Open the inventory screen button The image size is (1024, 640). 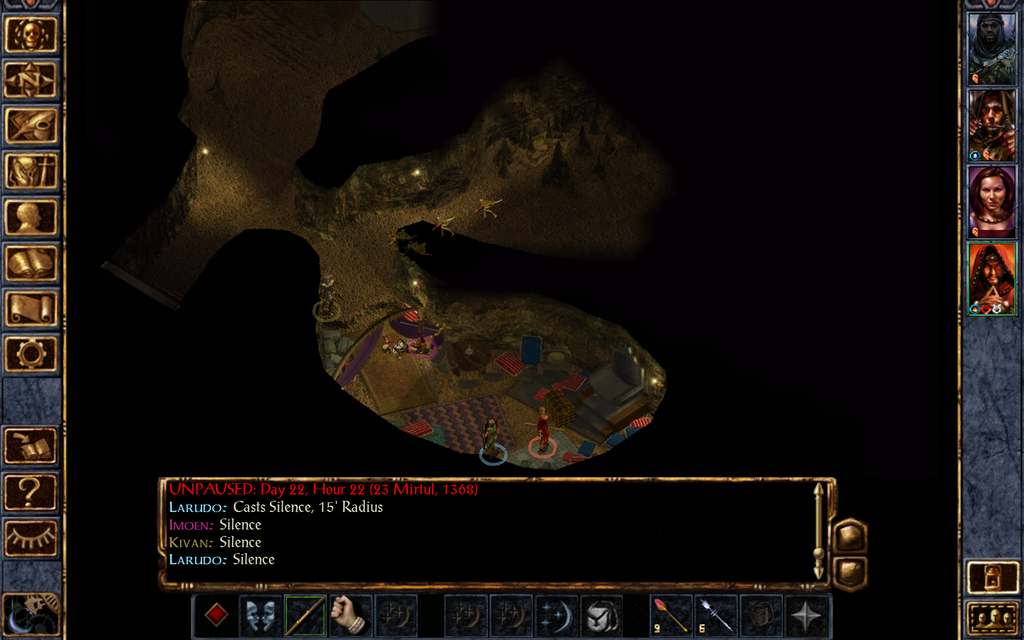(31, 172)
